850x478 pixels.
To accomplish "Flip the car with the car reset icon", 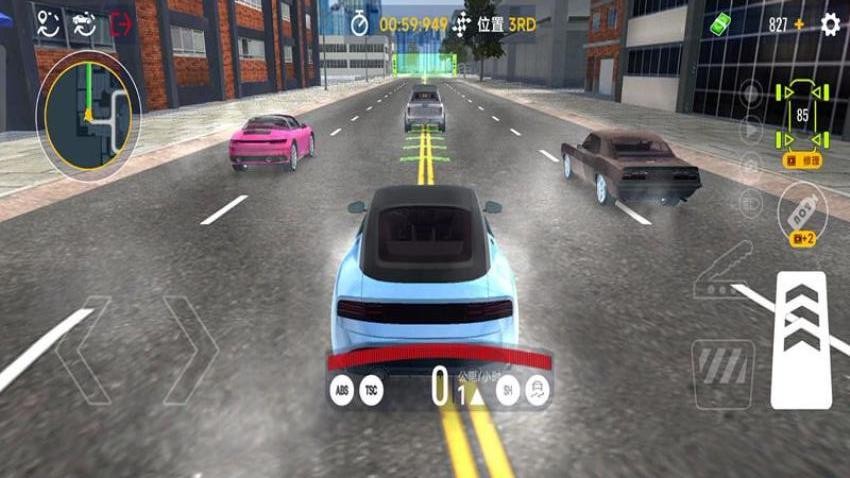I will (x=84, y=25).
